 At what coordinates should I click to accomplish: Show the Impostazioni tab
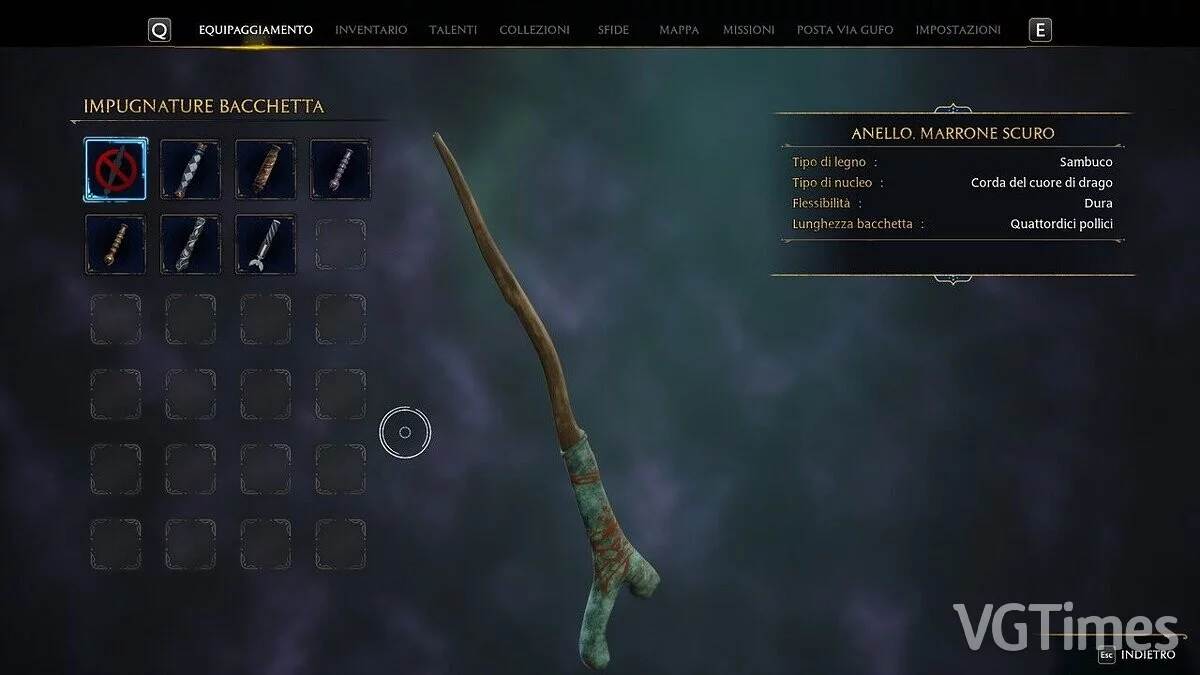click(957, 30)
